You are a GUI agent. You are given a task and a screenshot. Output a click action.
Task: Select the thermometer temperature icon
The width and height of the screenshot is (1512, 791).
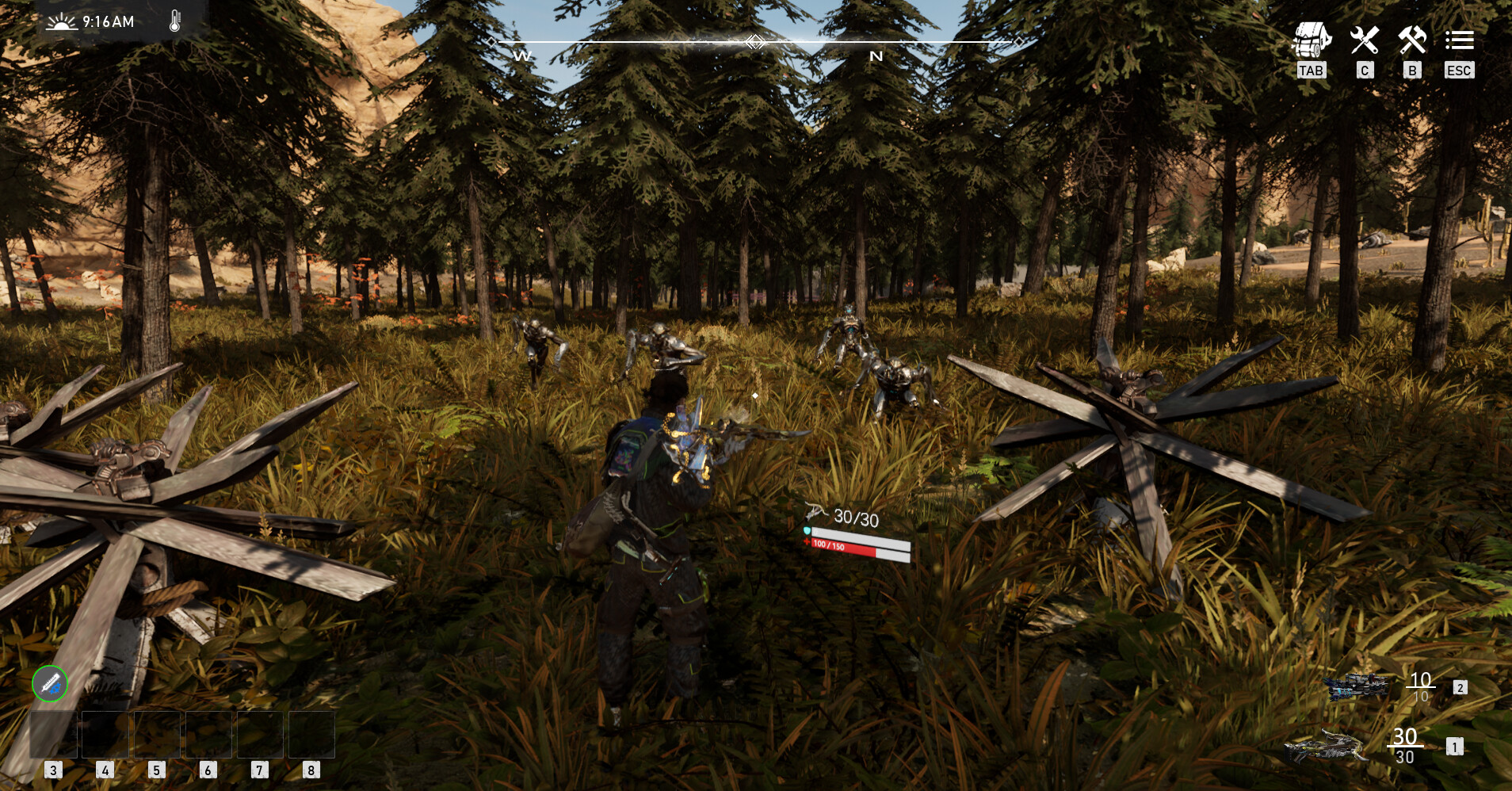[x=176, y=21]
